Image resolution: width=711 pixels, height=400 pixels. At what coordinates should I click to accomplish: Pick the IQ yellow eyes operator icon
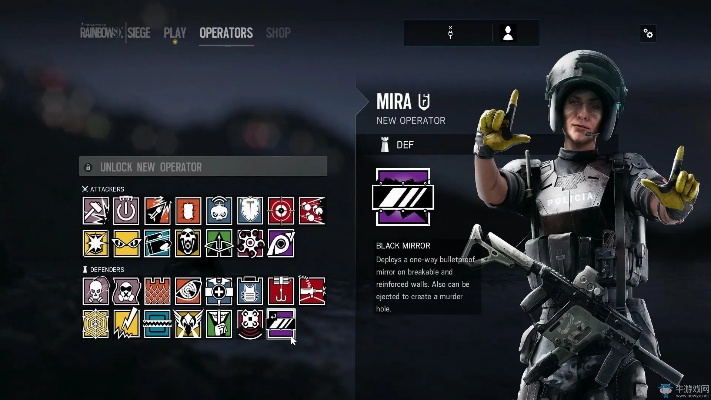pos(126,241)
